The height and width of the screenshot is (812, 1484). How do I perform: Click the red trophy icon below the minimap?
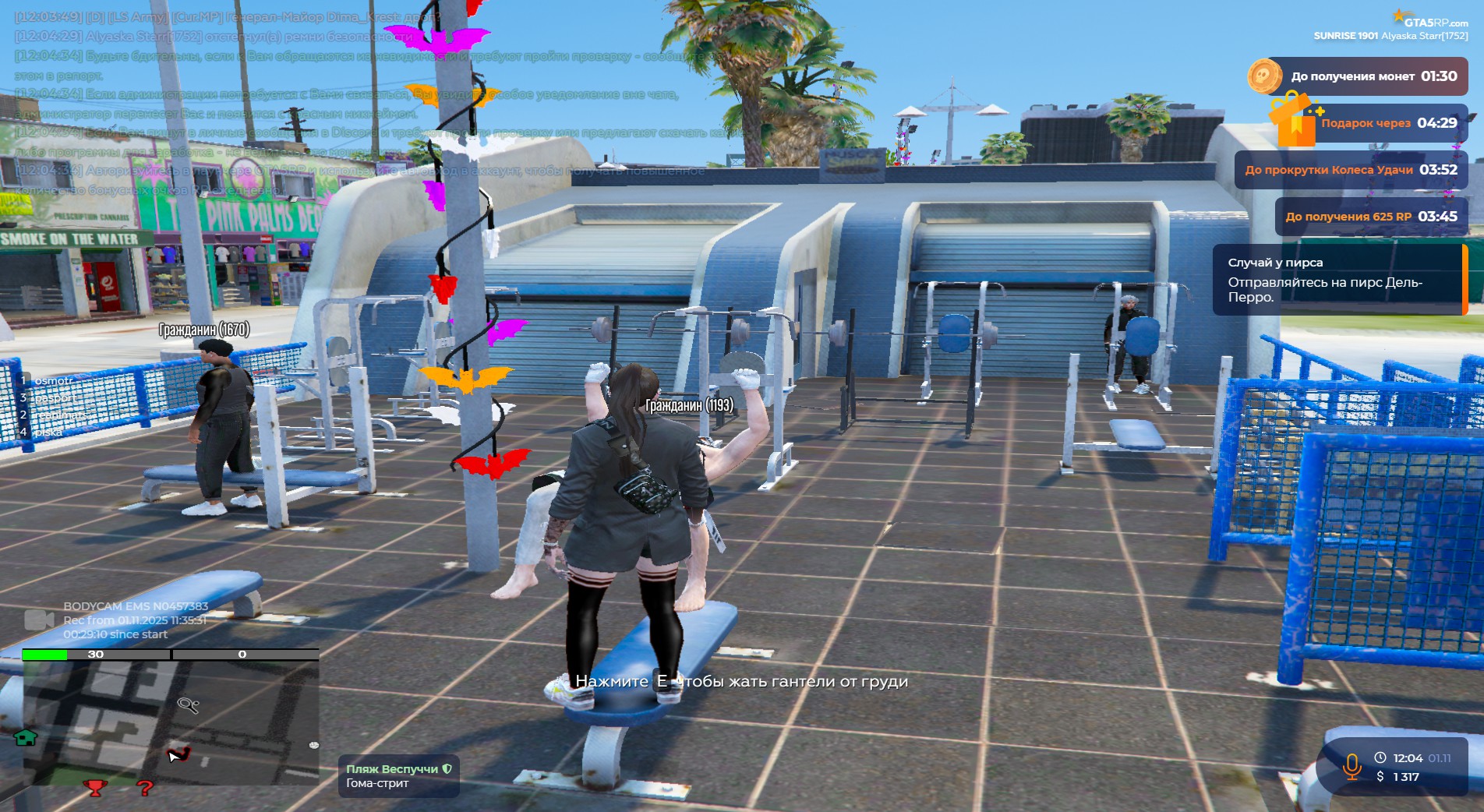point(94,788)
